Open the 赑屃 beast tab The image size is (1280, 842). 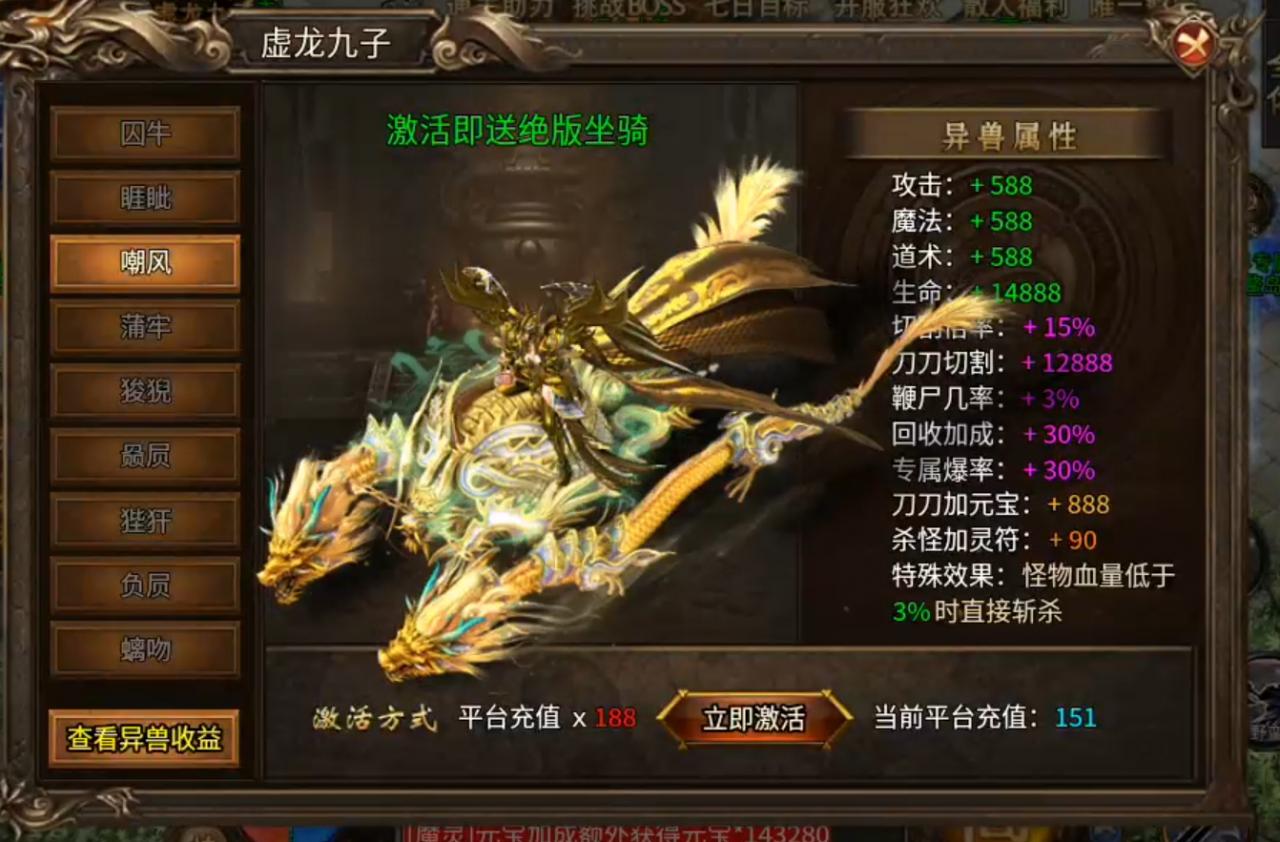(145, 455)
